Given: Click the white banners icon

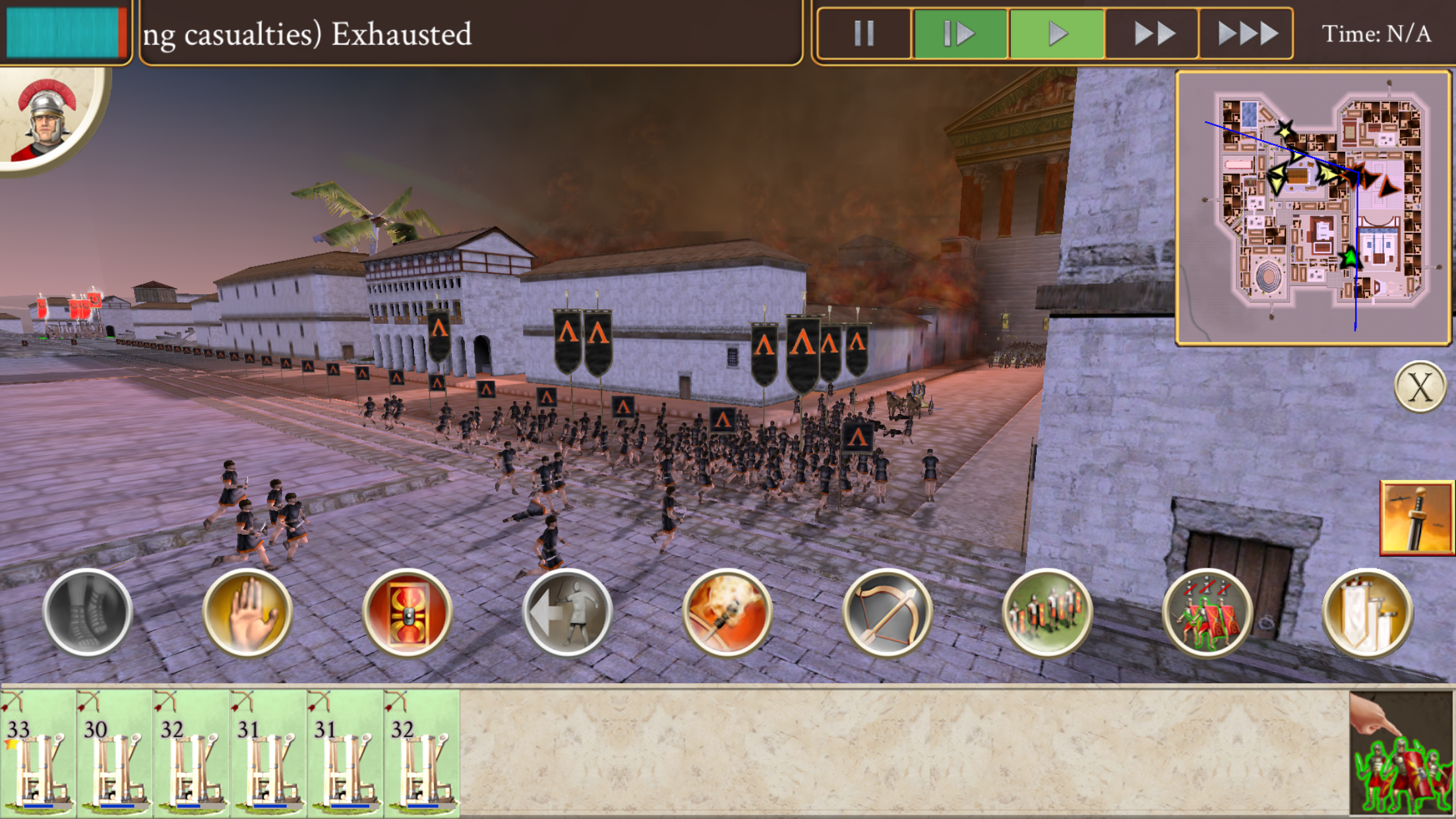Looking at the screenshot, I should (x=1367, y=612).
